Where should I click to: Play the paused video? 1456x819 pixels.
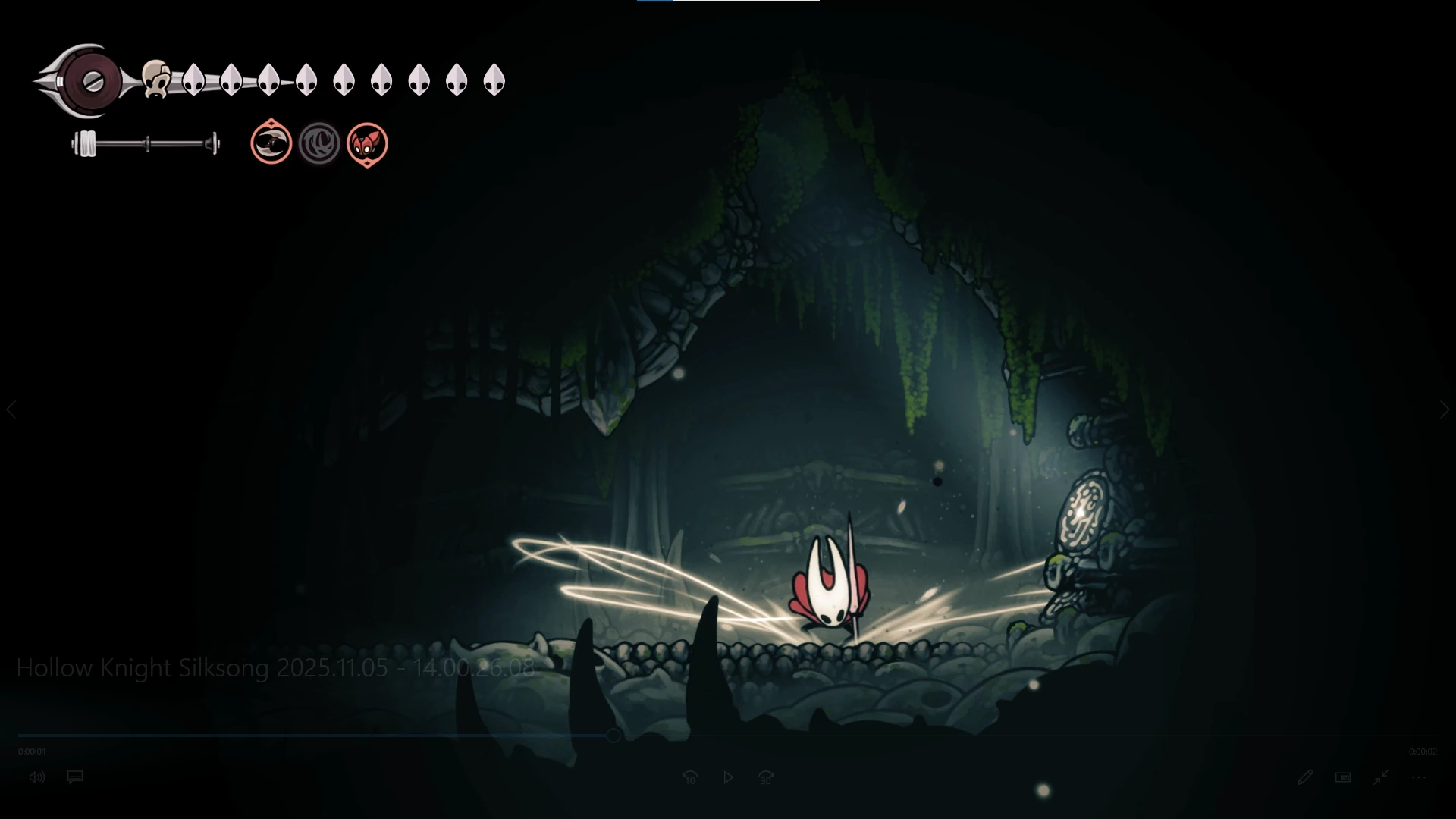click(x=728, y=777)
